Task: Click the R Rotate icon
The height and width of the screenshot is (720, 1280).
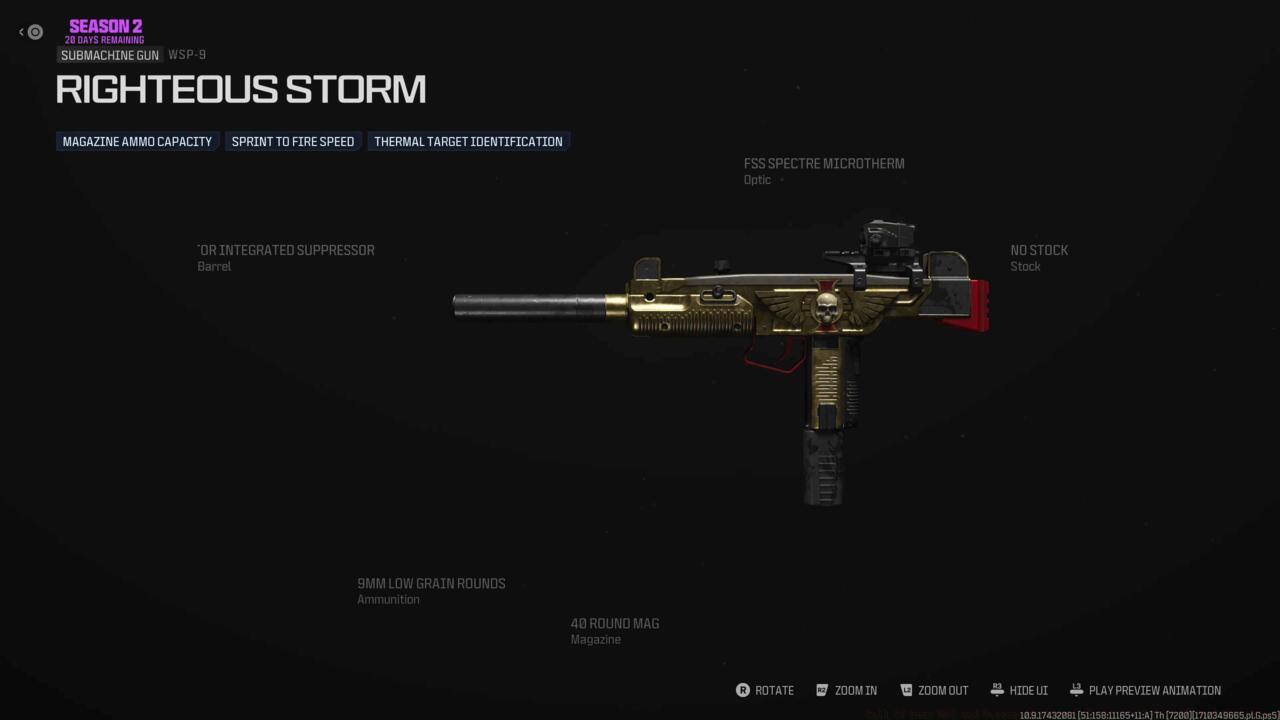Action: point(745,690)
